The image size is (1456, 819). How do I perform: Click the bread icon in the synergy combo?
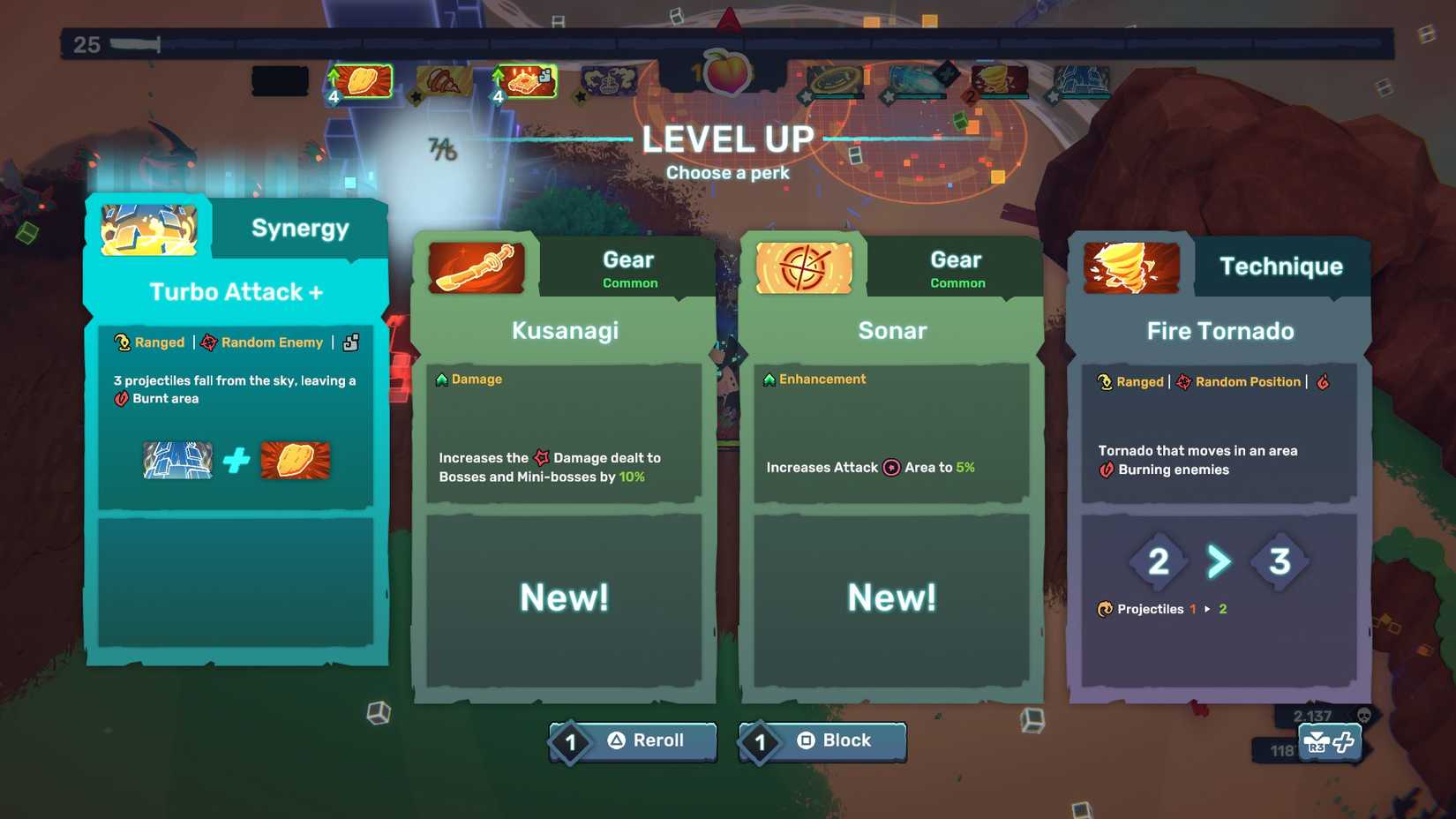click(x=295, y=459)
